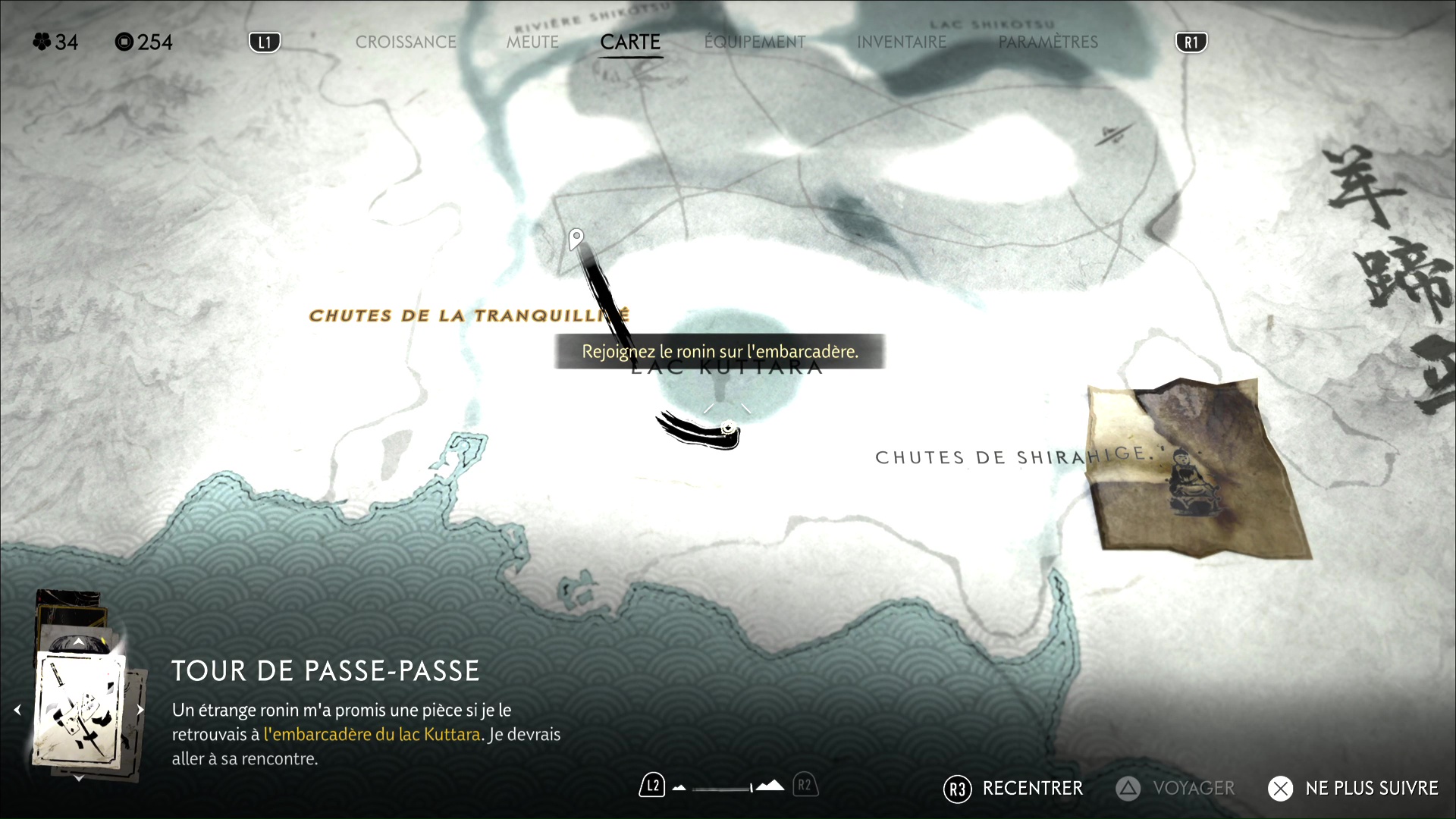Show the previous quest card with left arrow
The width and height of the screenshot is (1456, 819).
pos(17,710)
